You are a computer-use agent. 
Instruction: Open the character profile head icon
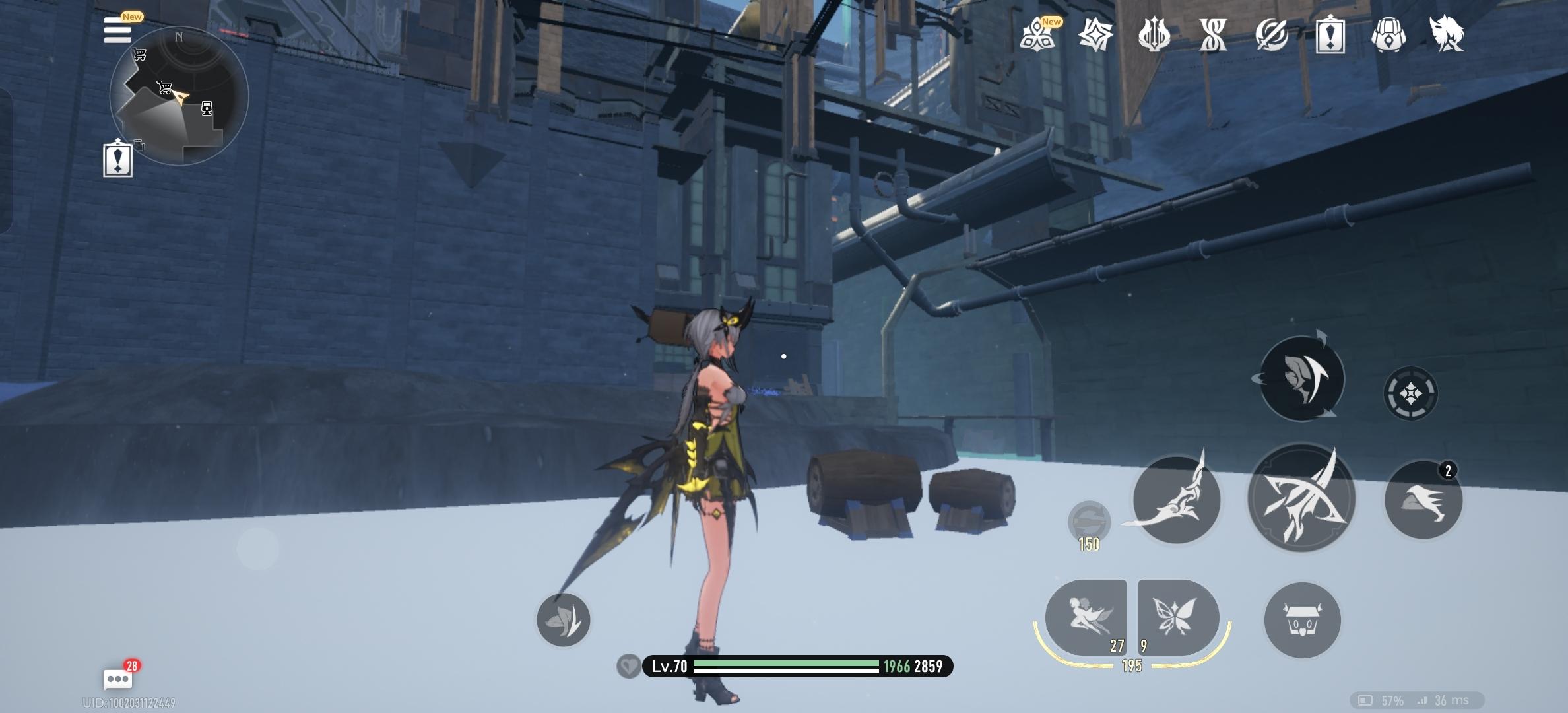click(1447, 34)
